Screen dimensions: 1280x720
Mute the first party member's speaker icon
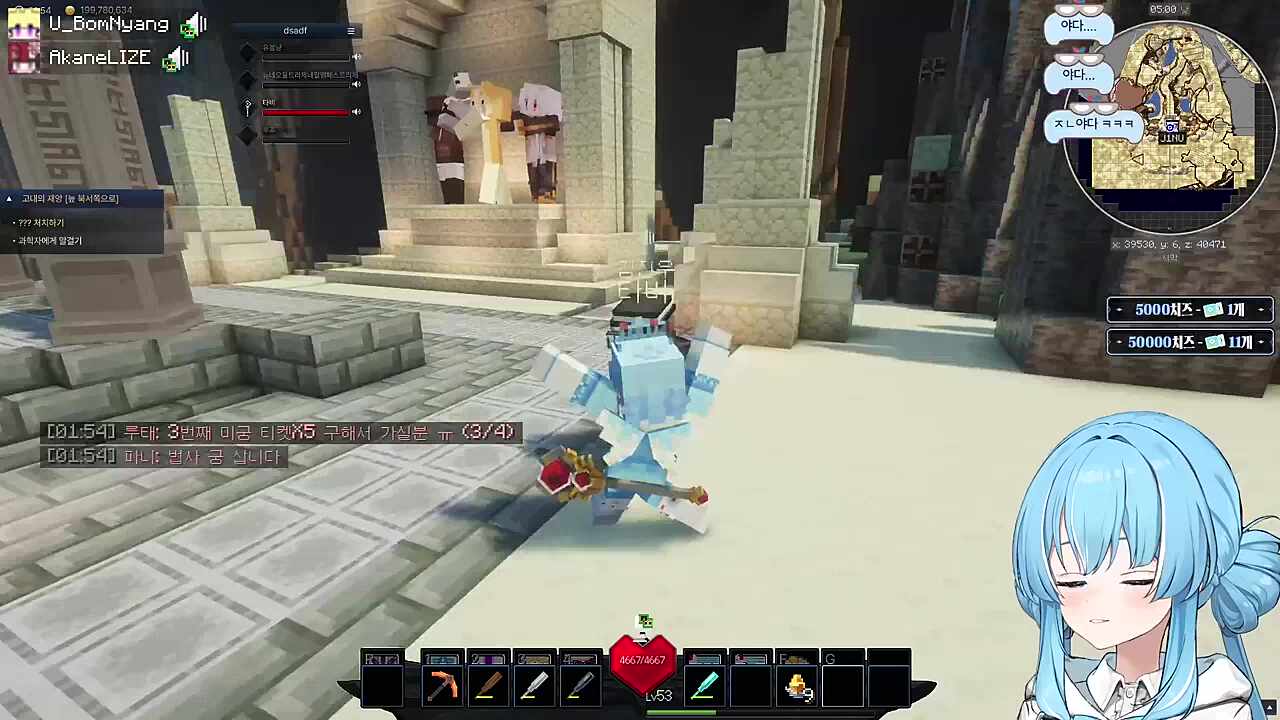click(x=356, y=56)
